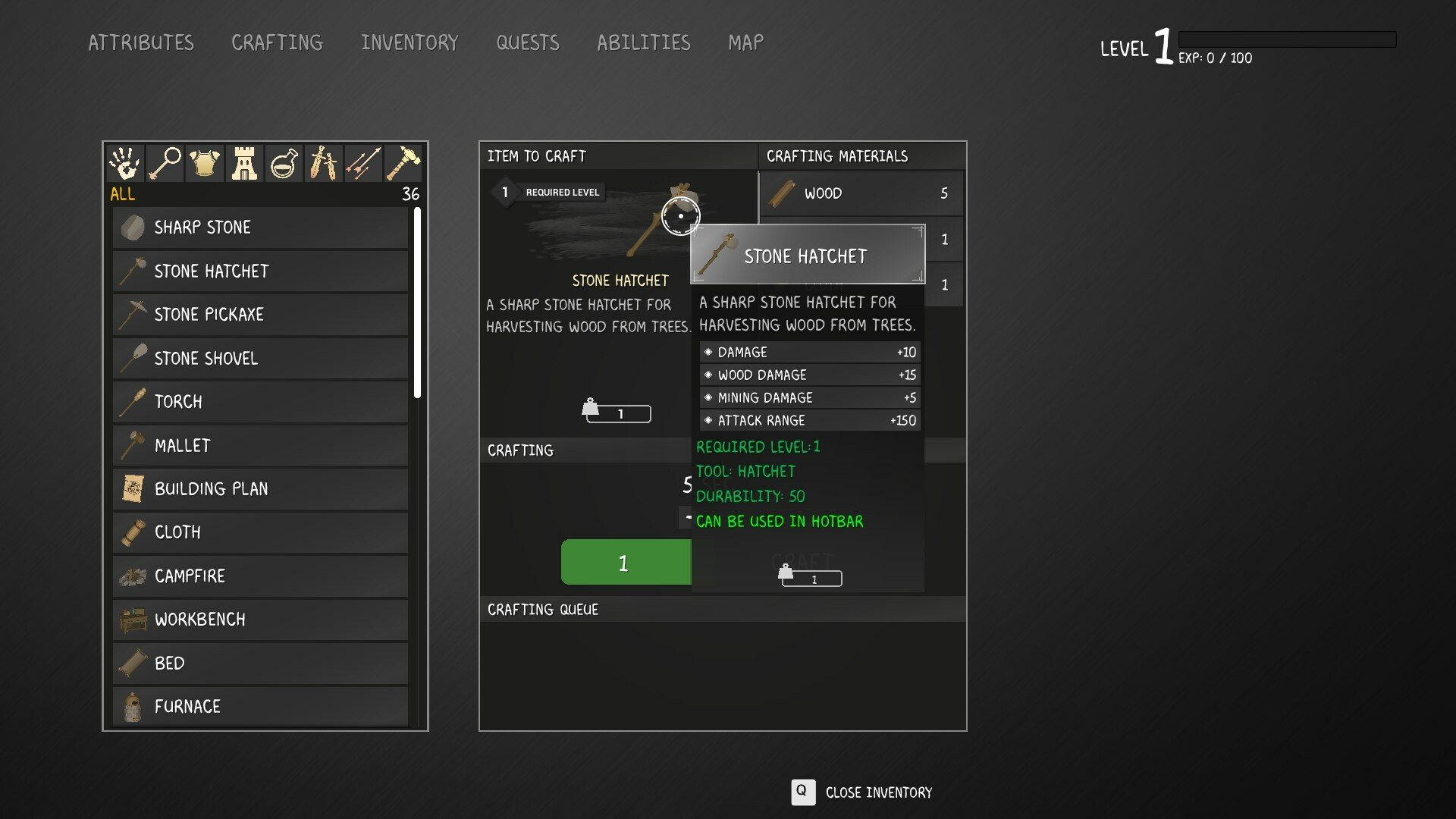Image resolution: width=1456 pixels, height=819 pixels.
Task: Select the Furnace recipe
Action: pos(260,707)
